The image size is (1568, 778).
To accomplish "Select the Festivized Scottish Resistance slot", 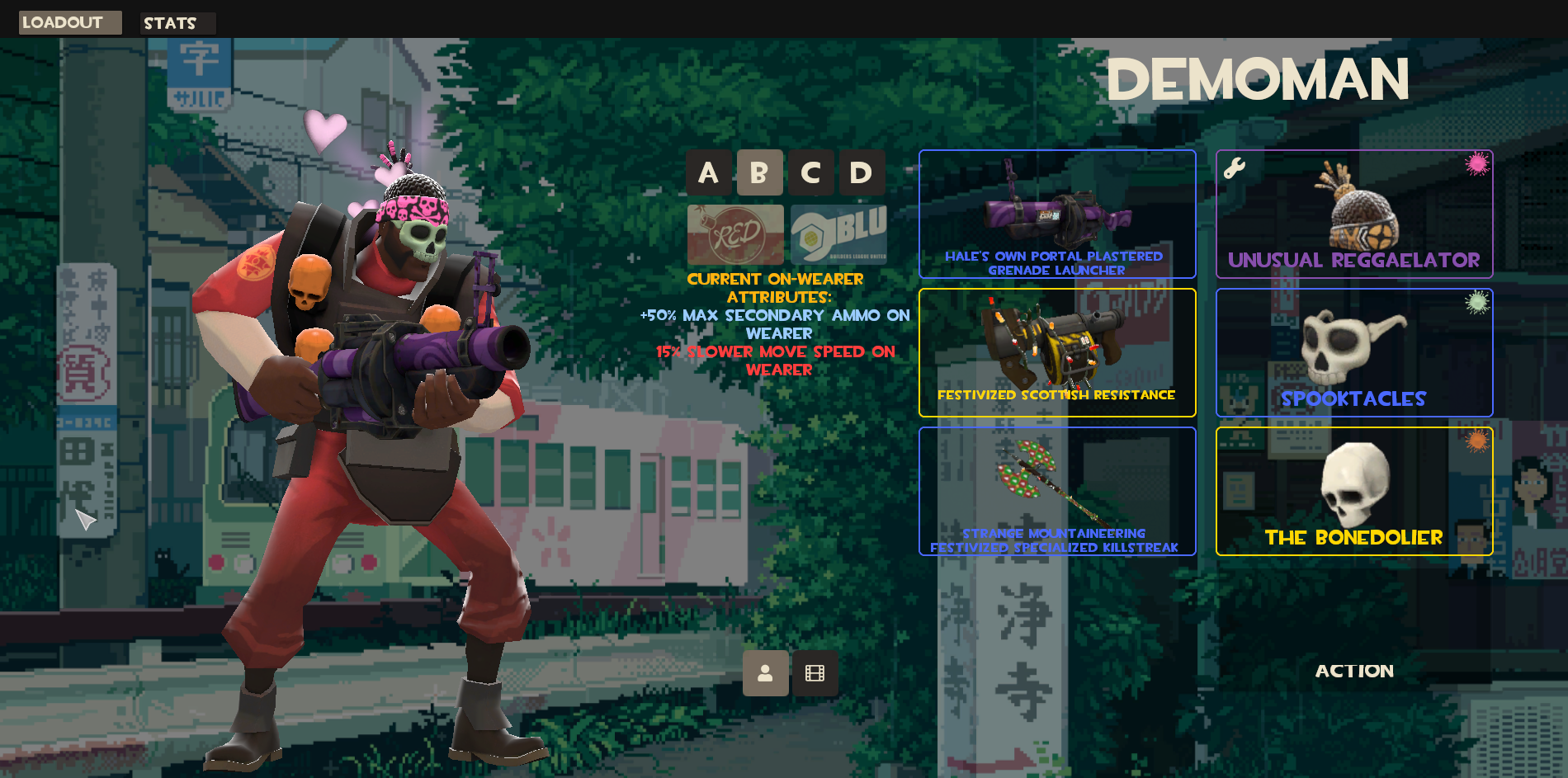I will (1056, 352).
